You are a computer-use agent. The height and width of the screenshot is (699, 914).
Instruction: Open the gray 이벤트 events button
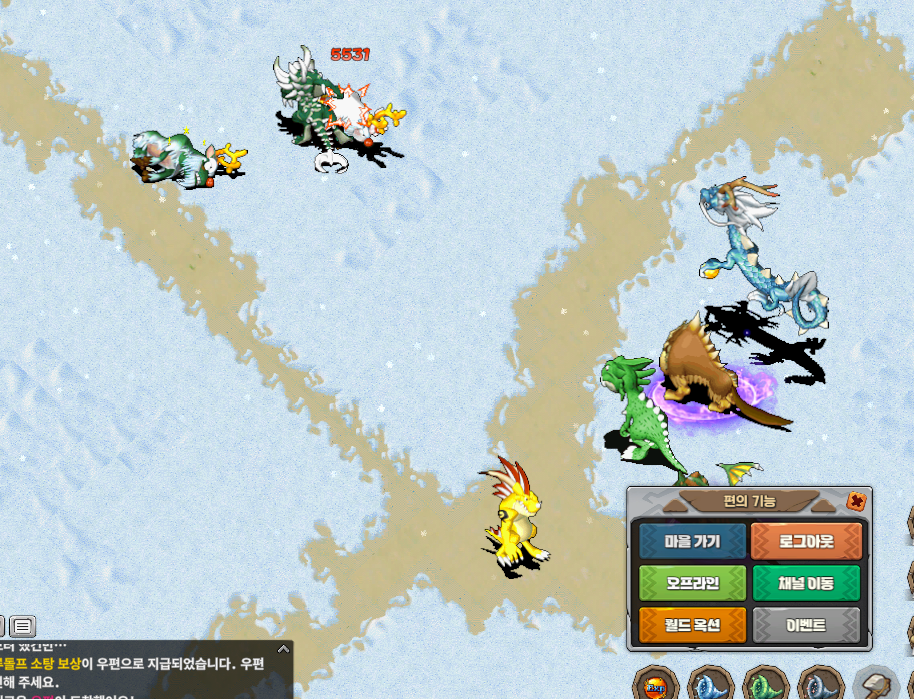tap(806, 626)
